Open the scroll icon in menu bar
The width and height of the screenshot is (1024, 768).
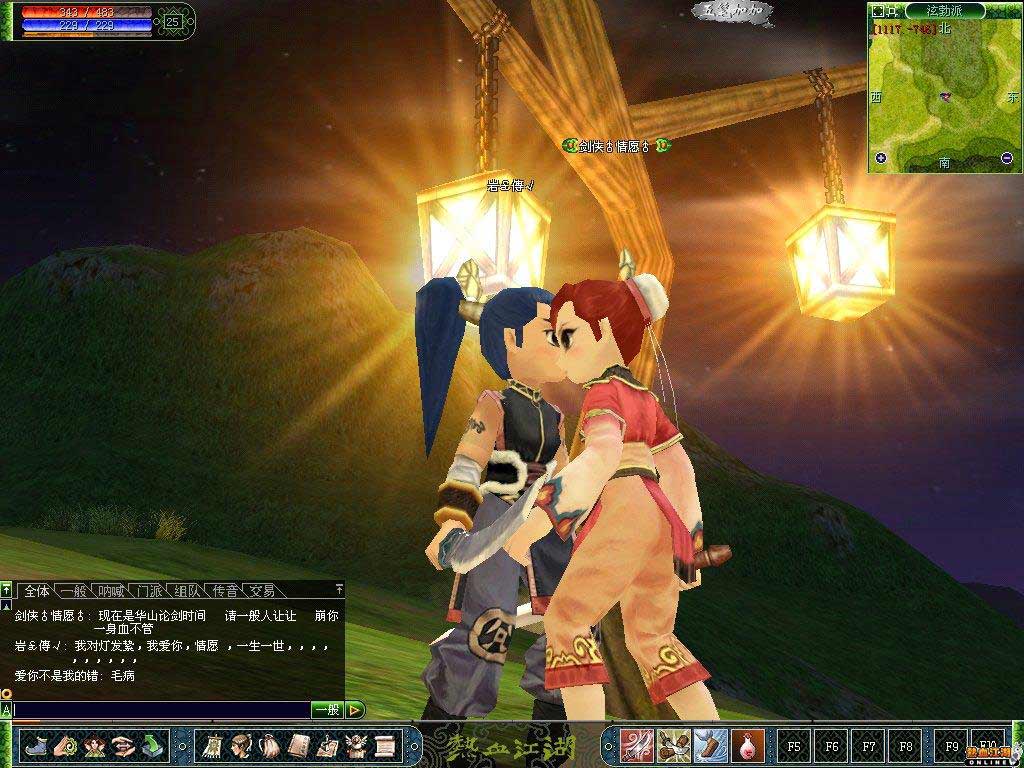pyautogui.click(x=384, y=746)
